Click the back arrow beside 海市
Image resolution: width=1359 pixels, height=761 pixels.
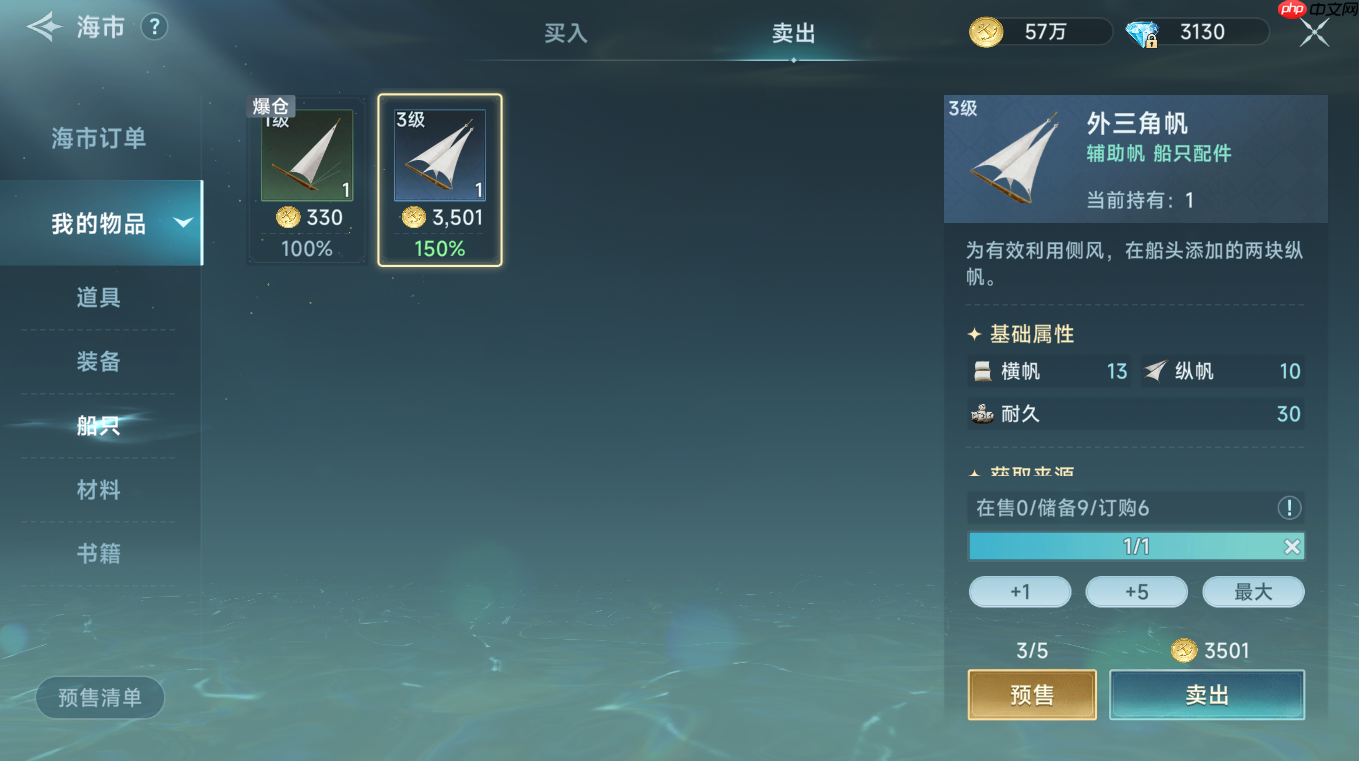coord(44,27)
